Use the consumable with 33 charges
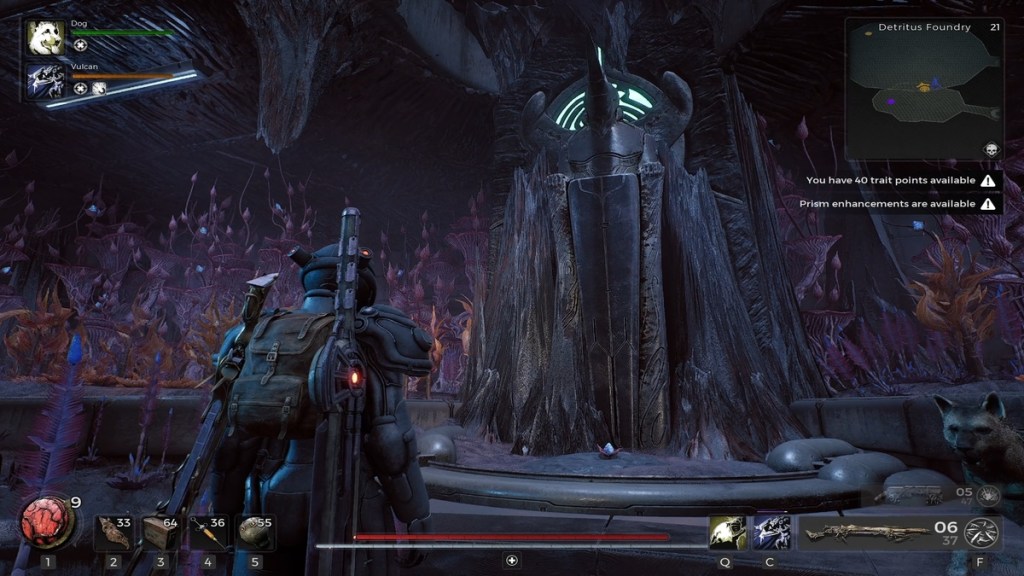The width and height of the screenshot is (1024, 576). [112, 533]
